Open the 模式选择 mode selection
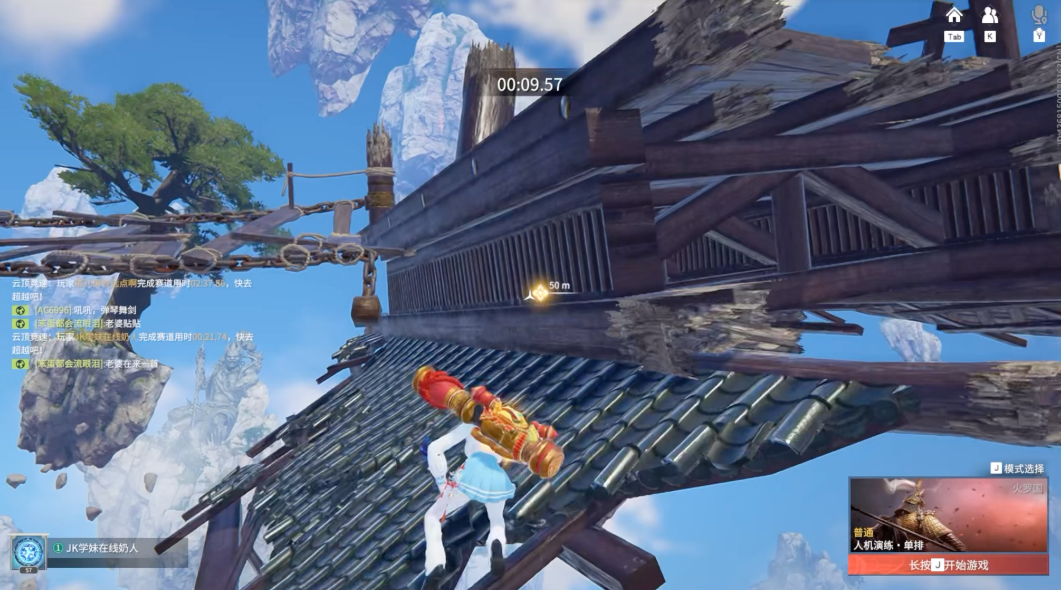The width and height of the screenshot is (1061, 590). pos(1017,468)
